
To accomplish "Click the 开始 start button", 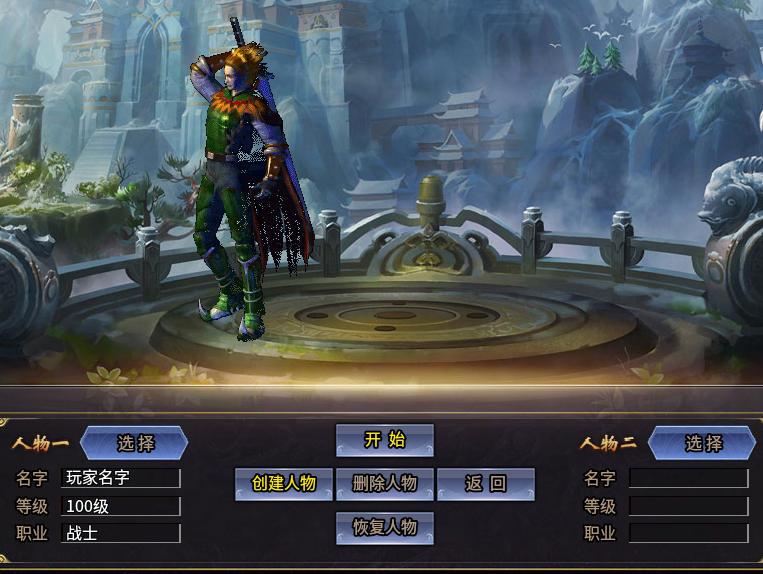I will click(x=385, y=440).
